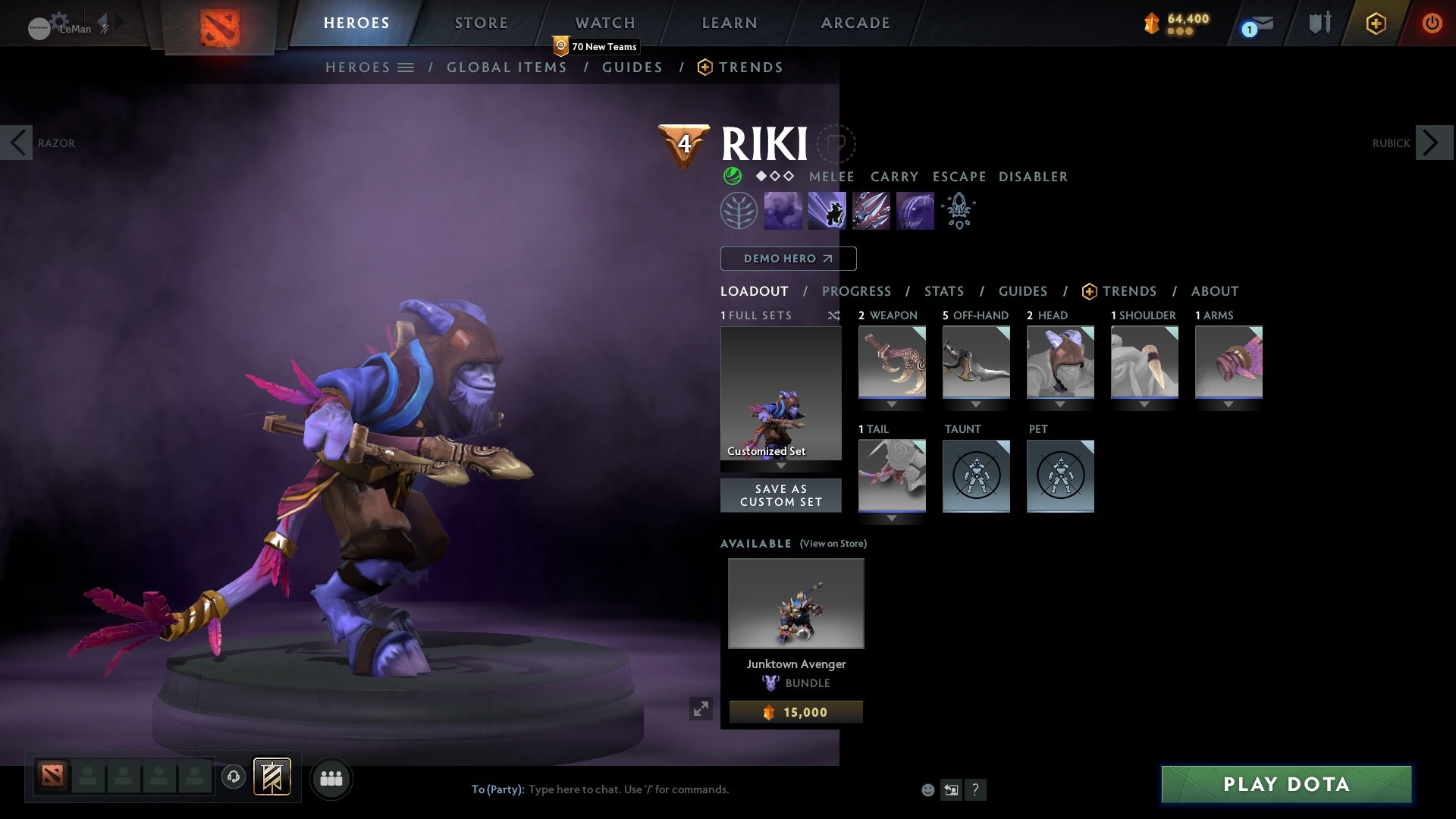Click the guild banner toggle at bottom
This screenshot has height=819, width=1456.
[x=272, y=777]
